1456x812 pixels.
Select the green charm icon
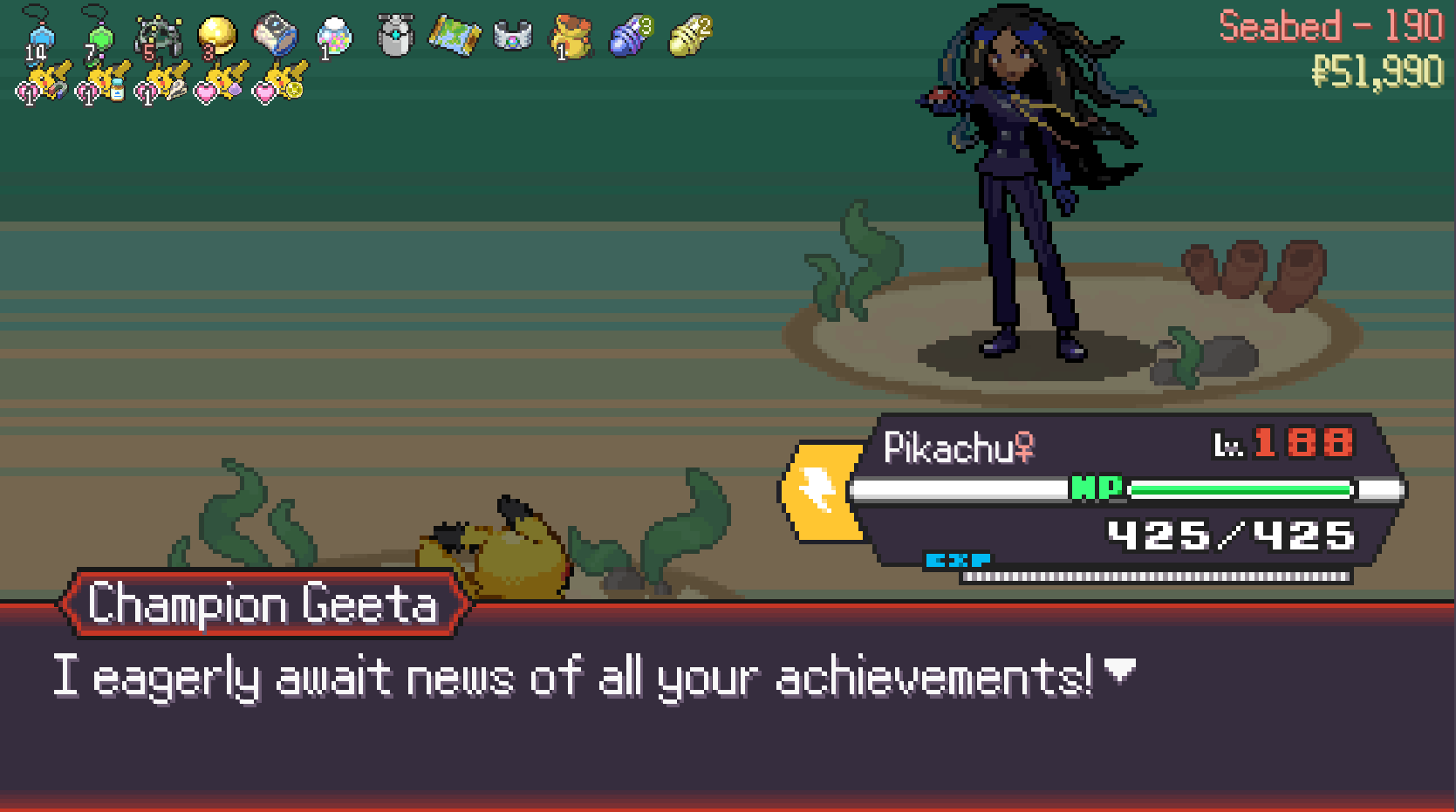coord(99,36)
